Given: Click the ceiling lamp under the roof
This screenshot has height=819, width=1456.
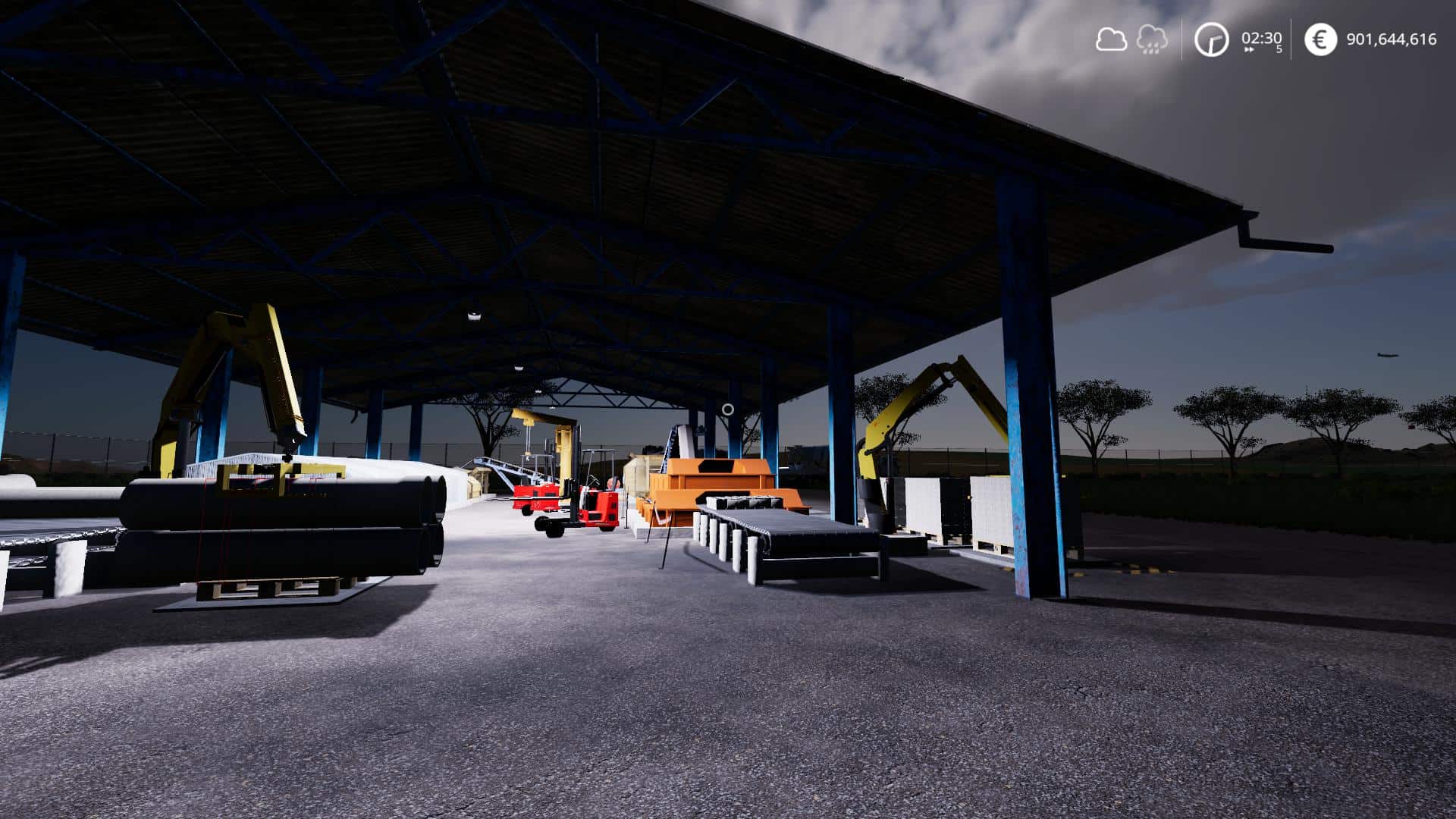Looking at the screenshot, I should (474, 316).
